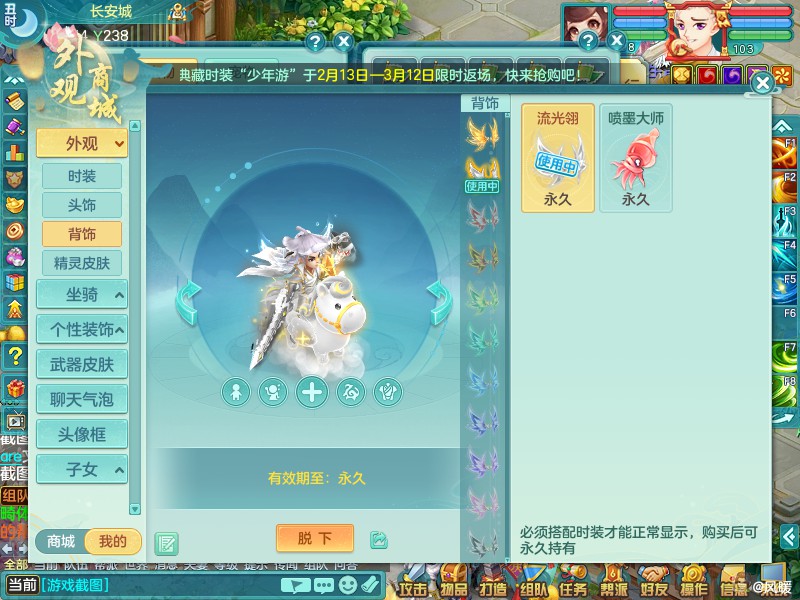The height and width of the screenshot is (600, 800).
Task: Switch to the 商城 tab
Action: 61,542
